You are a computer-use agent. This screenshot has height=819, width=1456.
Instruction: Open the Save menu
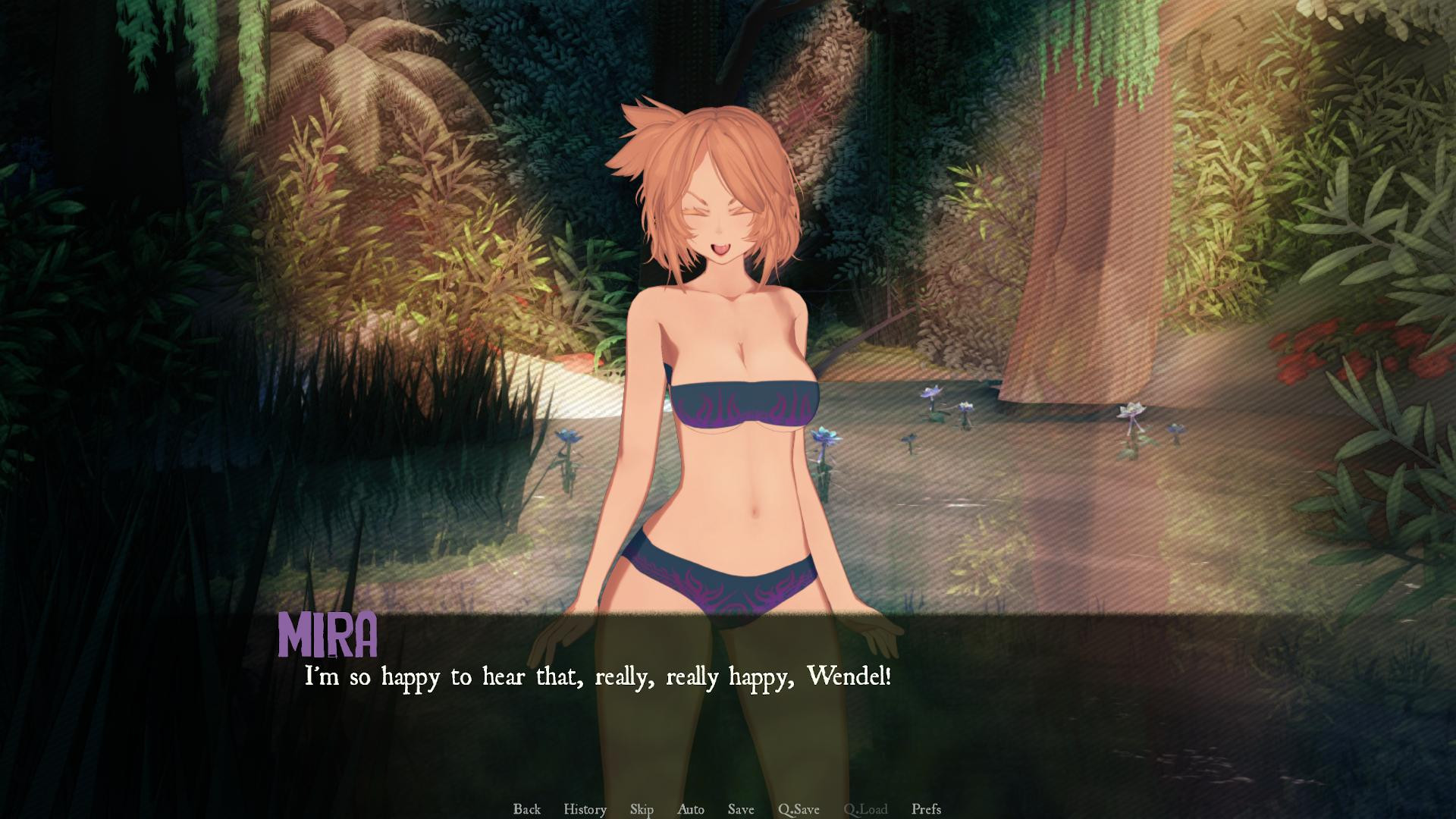[x=741, y=809]
